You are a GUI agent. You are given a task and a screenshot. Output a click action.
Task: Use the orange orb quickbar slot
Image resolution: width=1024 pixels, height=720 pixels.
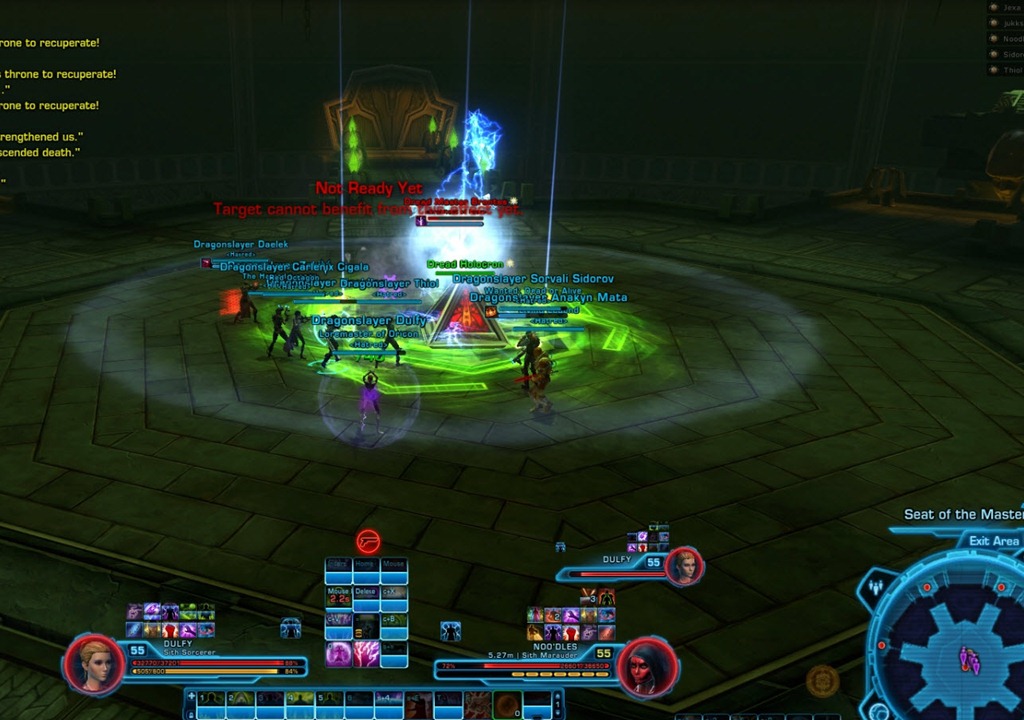pos(508,704)
